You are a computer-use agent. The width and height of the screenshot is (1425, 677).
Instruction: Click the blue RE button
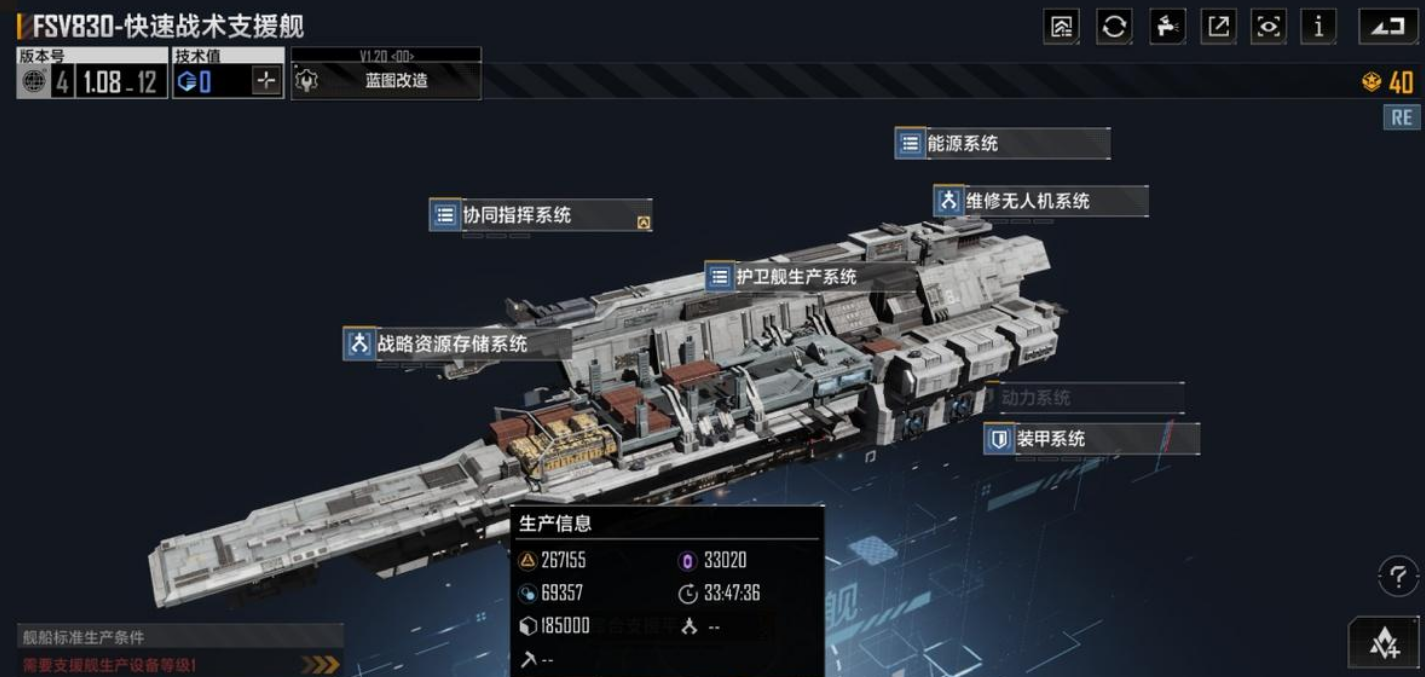[x=1401, y=117]
